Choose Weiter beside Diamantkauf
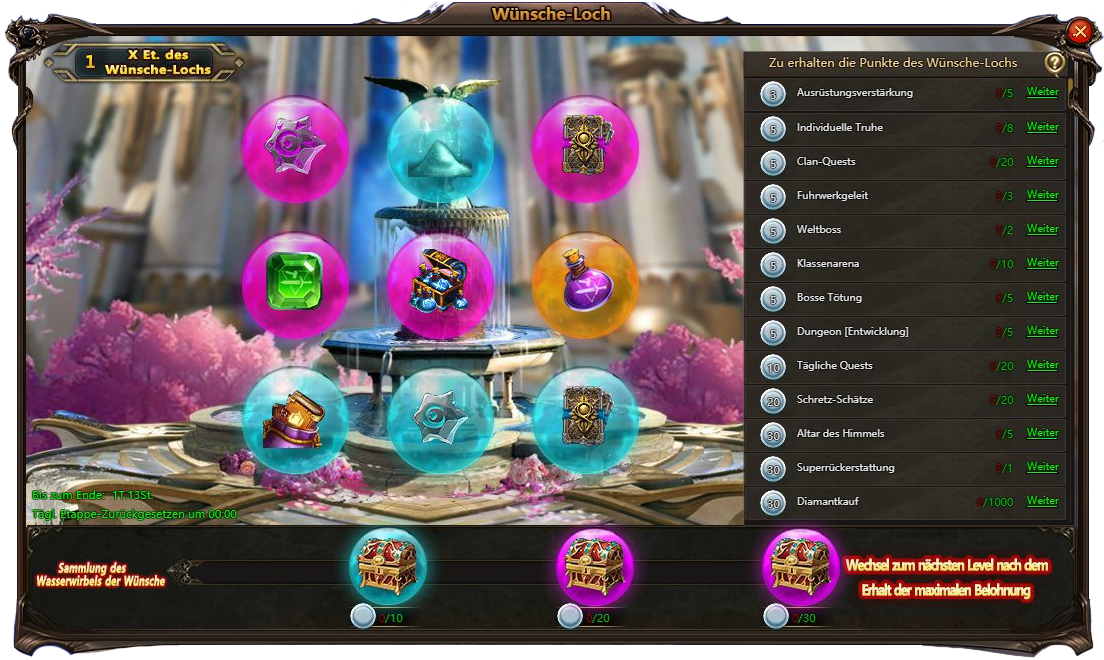The image size is (1104, 660). coord(1042,501)
